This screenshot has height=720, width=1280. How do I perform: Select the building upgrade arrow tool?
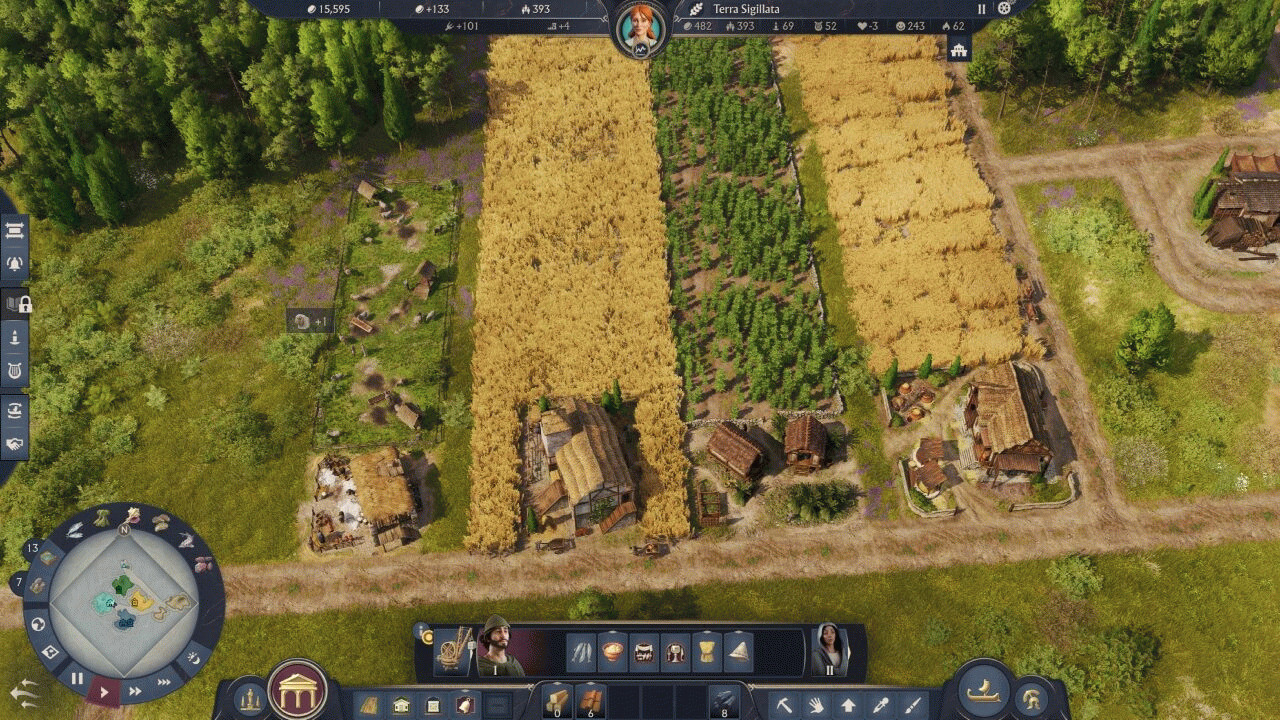(848, 705)
